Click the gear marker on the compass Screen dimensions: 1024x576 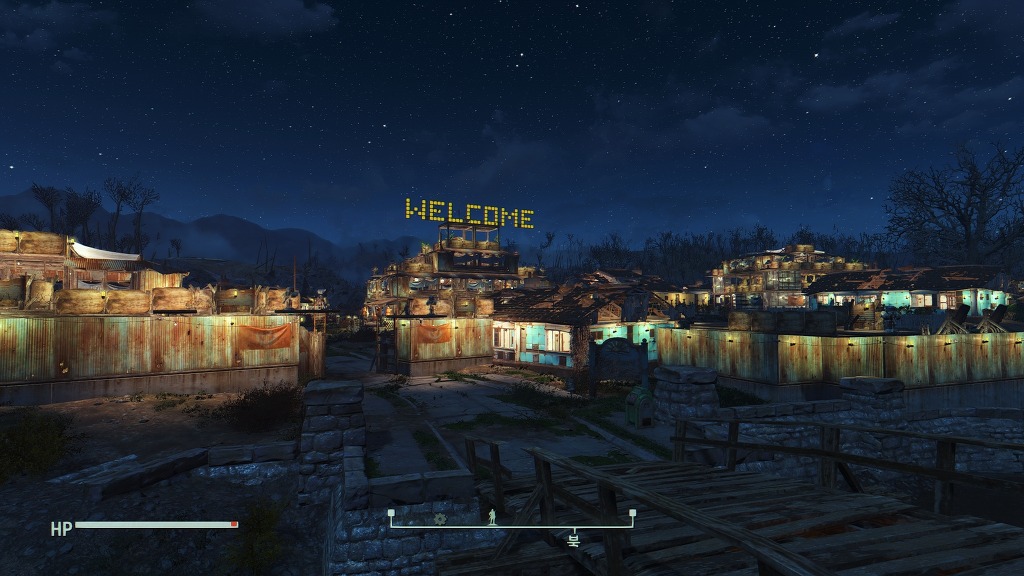coord(440,518)
